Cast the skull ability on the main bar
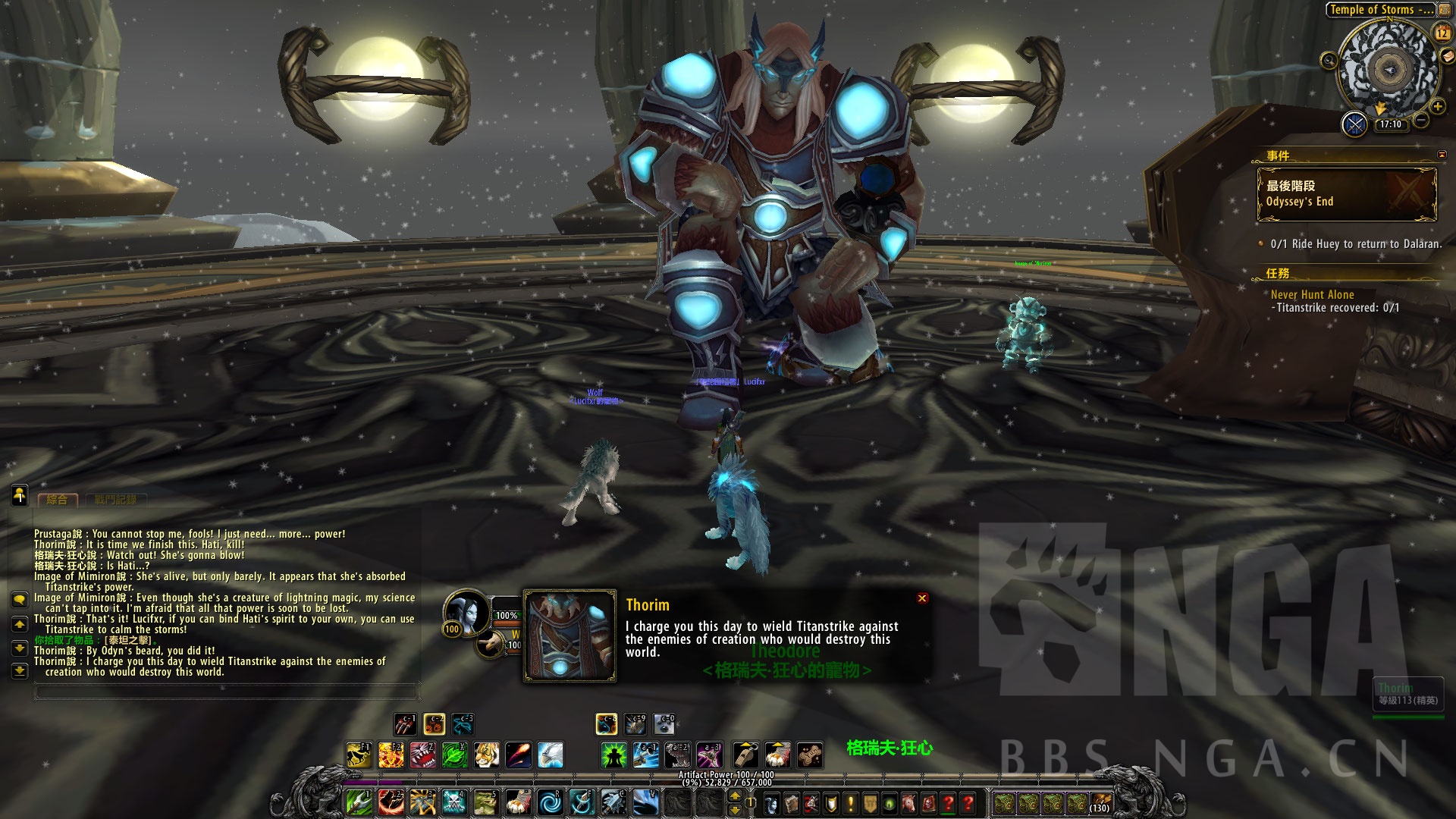The width and height of the screenshot is (1456, 819). coord(453,802)
